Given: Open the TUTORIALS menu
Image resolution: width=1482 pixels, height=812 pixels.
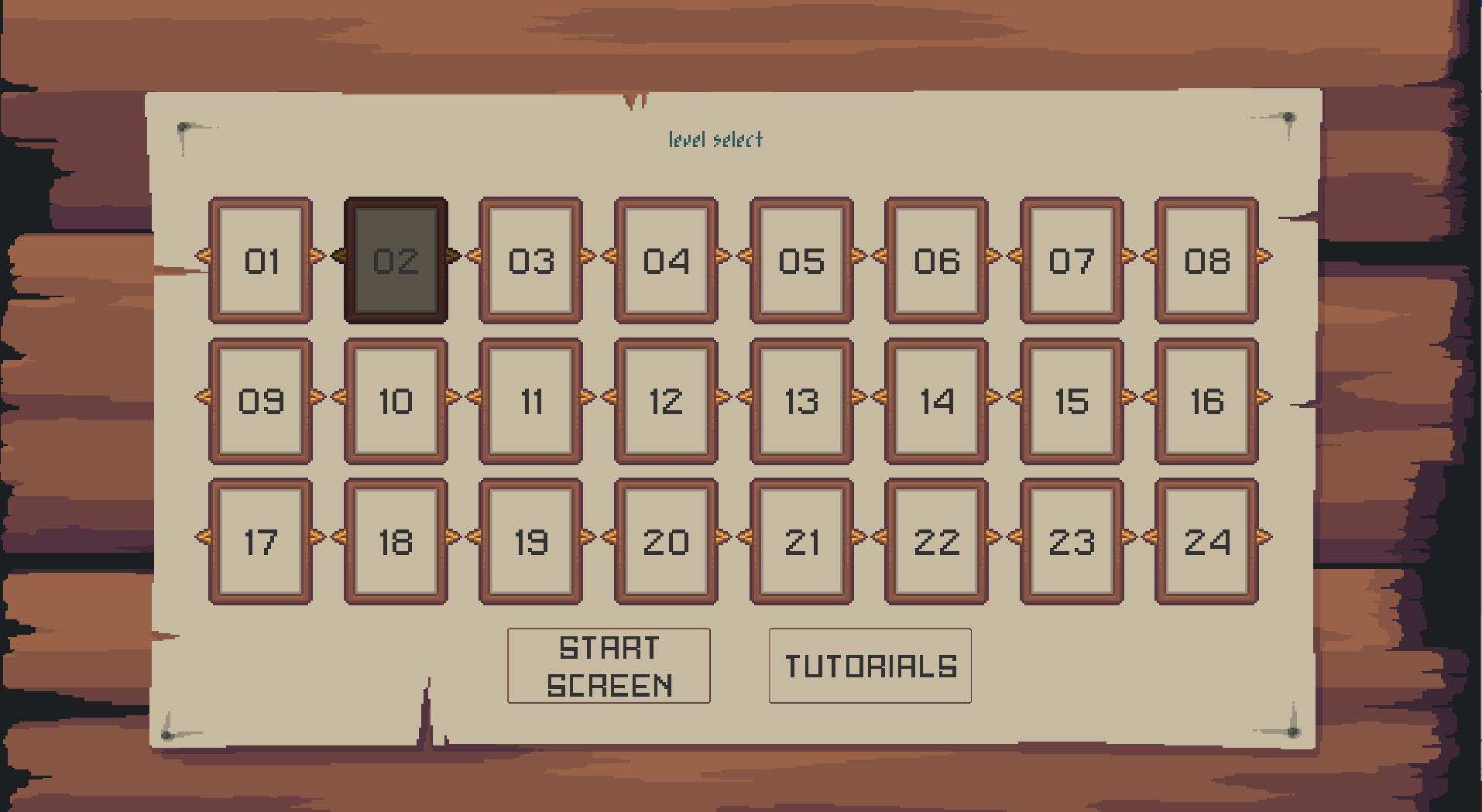Looking at the screenshot, I should tap(869, 666).
